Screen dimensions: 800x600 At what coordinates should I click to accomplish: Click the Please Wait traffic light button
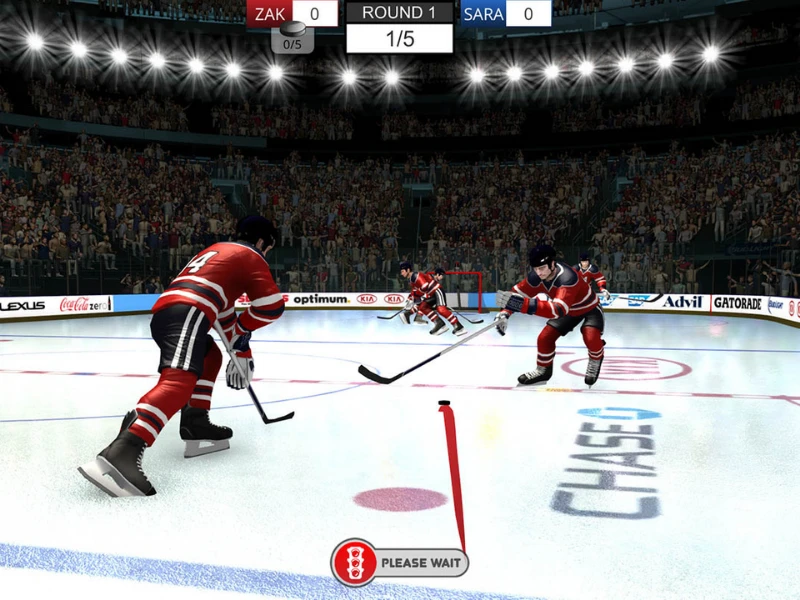tap(400, 562)
